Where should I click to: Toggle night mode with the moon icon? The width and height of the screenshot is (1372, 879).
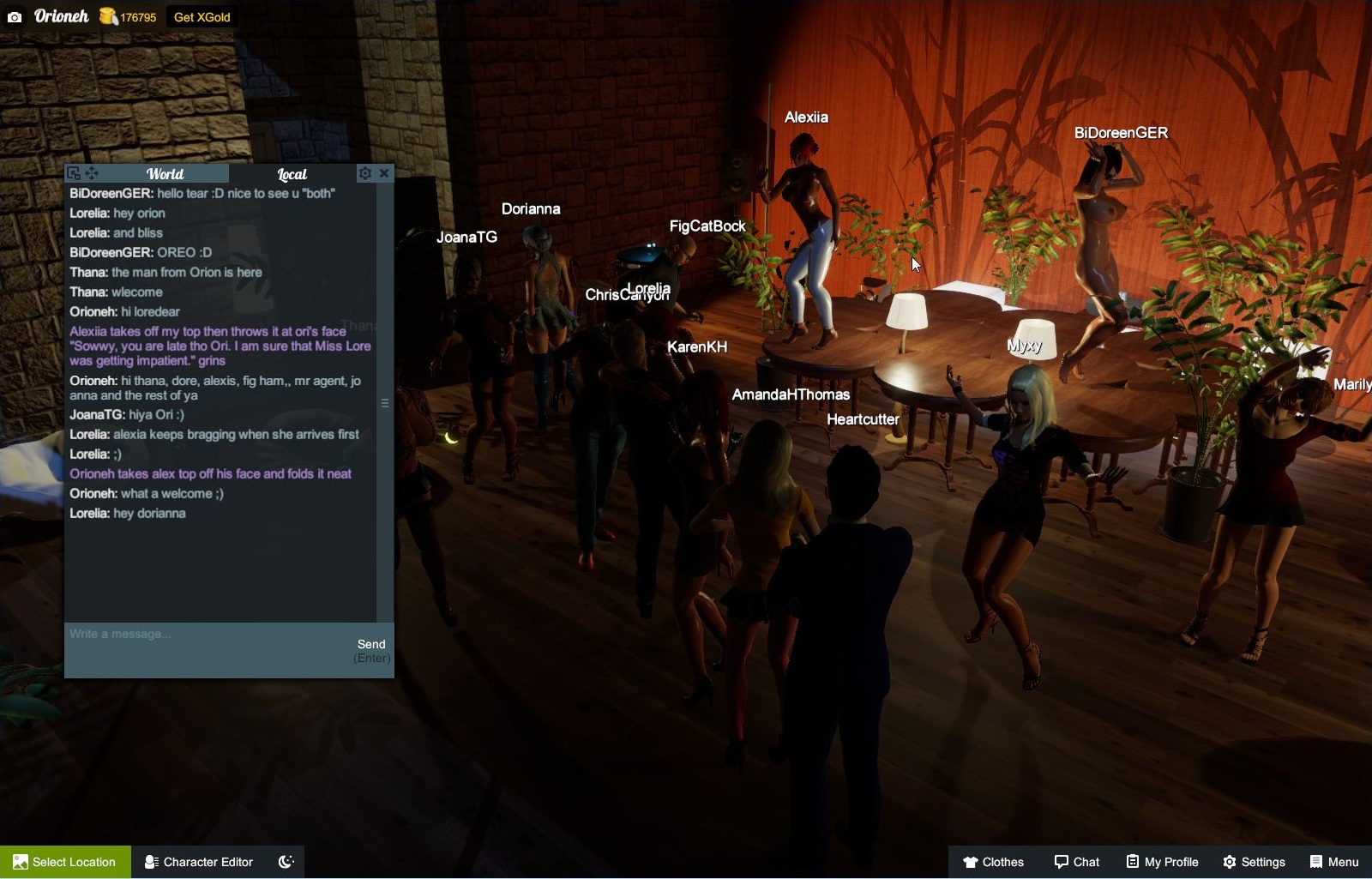pos(286,861)
